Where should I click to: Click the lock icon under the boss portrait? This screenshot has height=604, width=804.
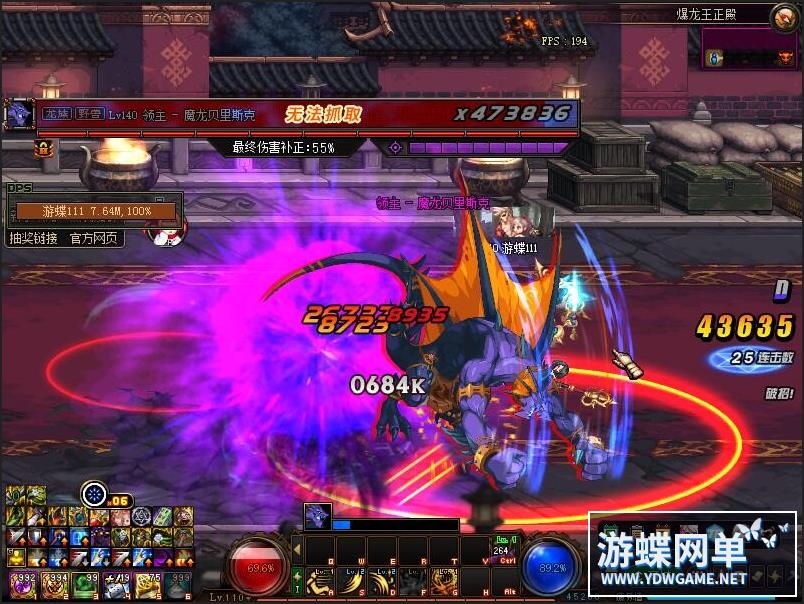[x=43, y=147]
